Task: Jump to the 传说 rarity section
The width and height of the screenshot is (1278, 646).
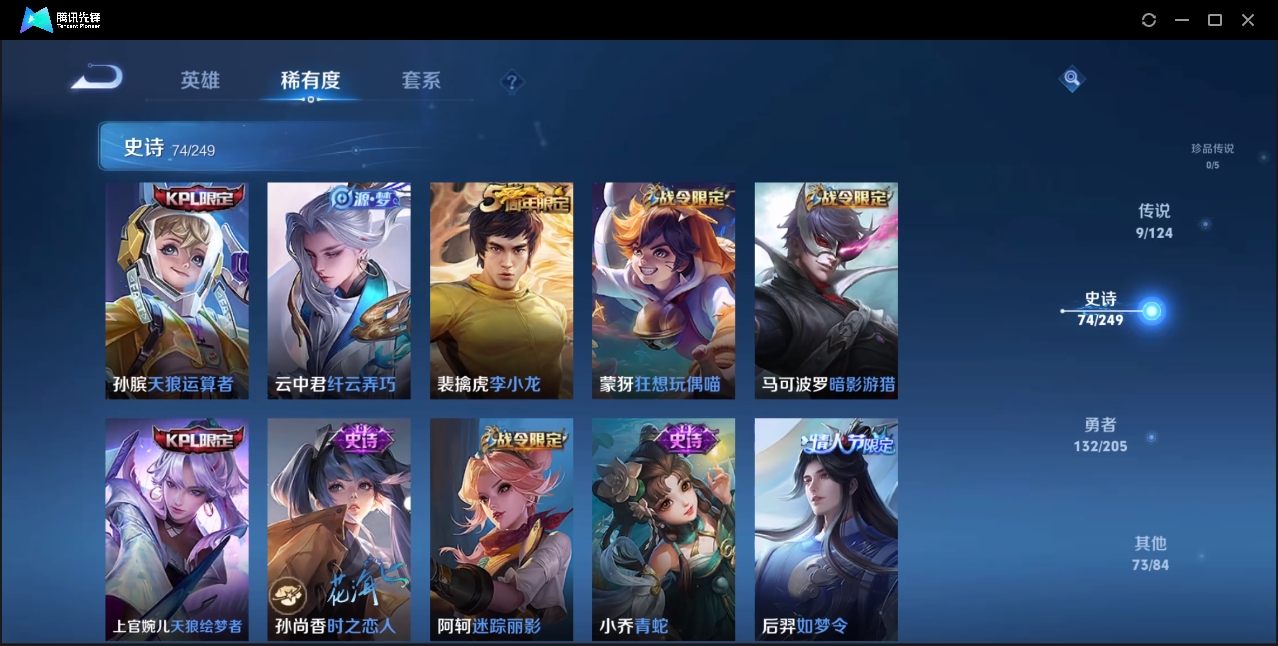Action: click(1154, 221)
